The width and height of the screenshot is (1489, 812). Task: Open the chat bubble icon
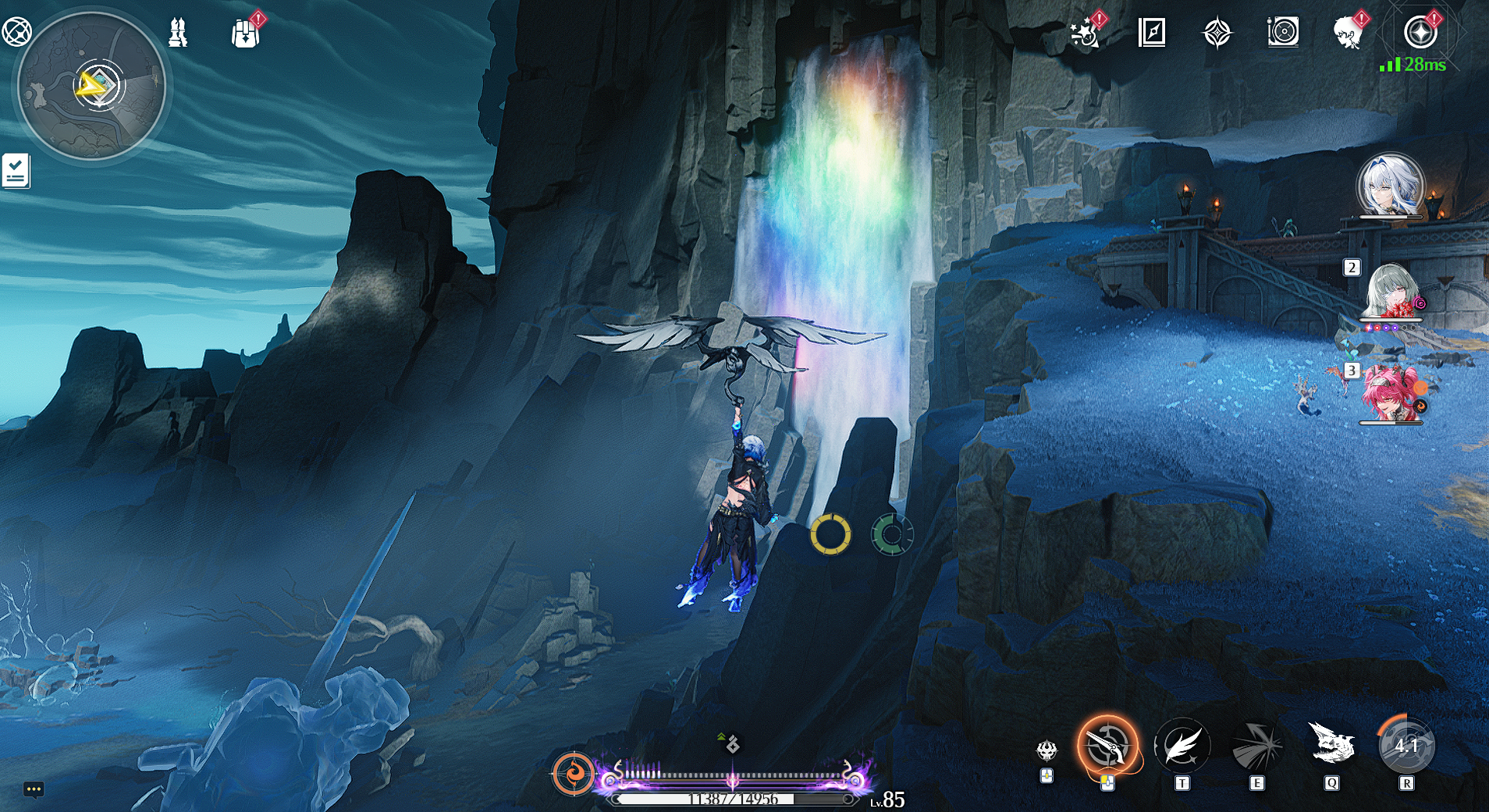[33, 789]
